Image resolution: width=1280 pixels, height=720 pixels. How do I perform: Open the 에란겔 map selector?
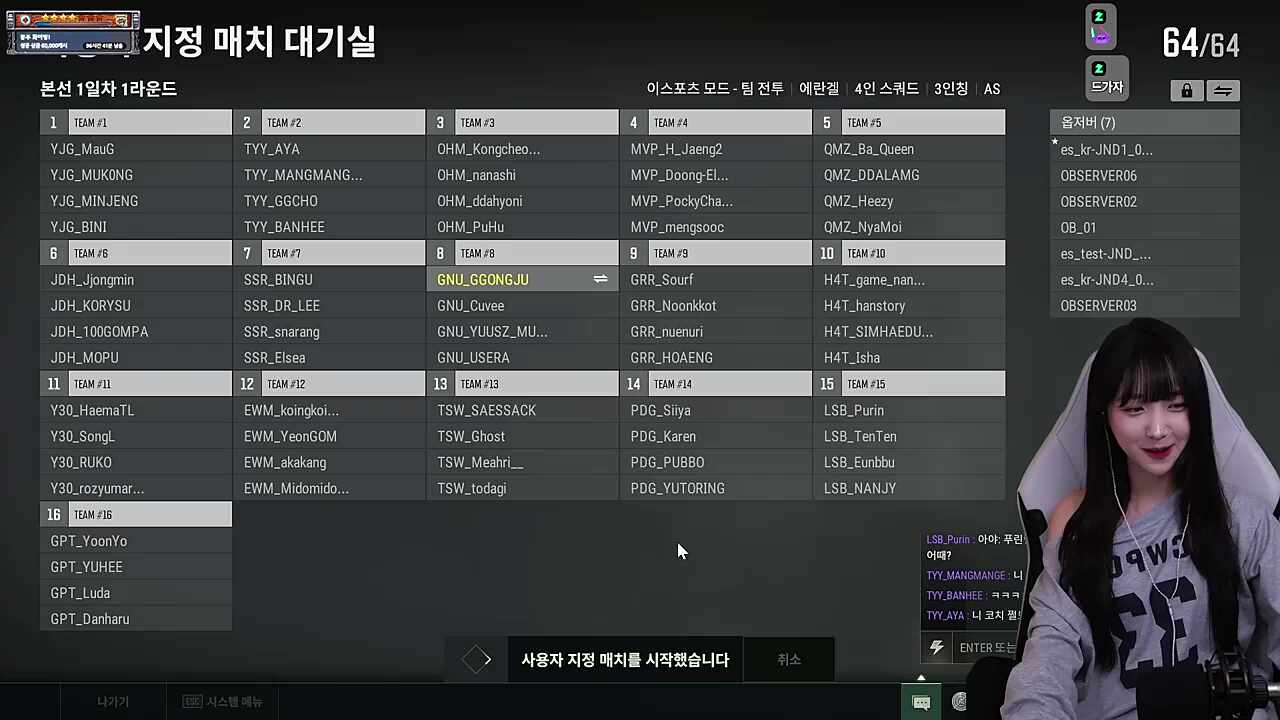tap(819, 89)
